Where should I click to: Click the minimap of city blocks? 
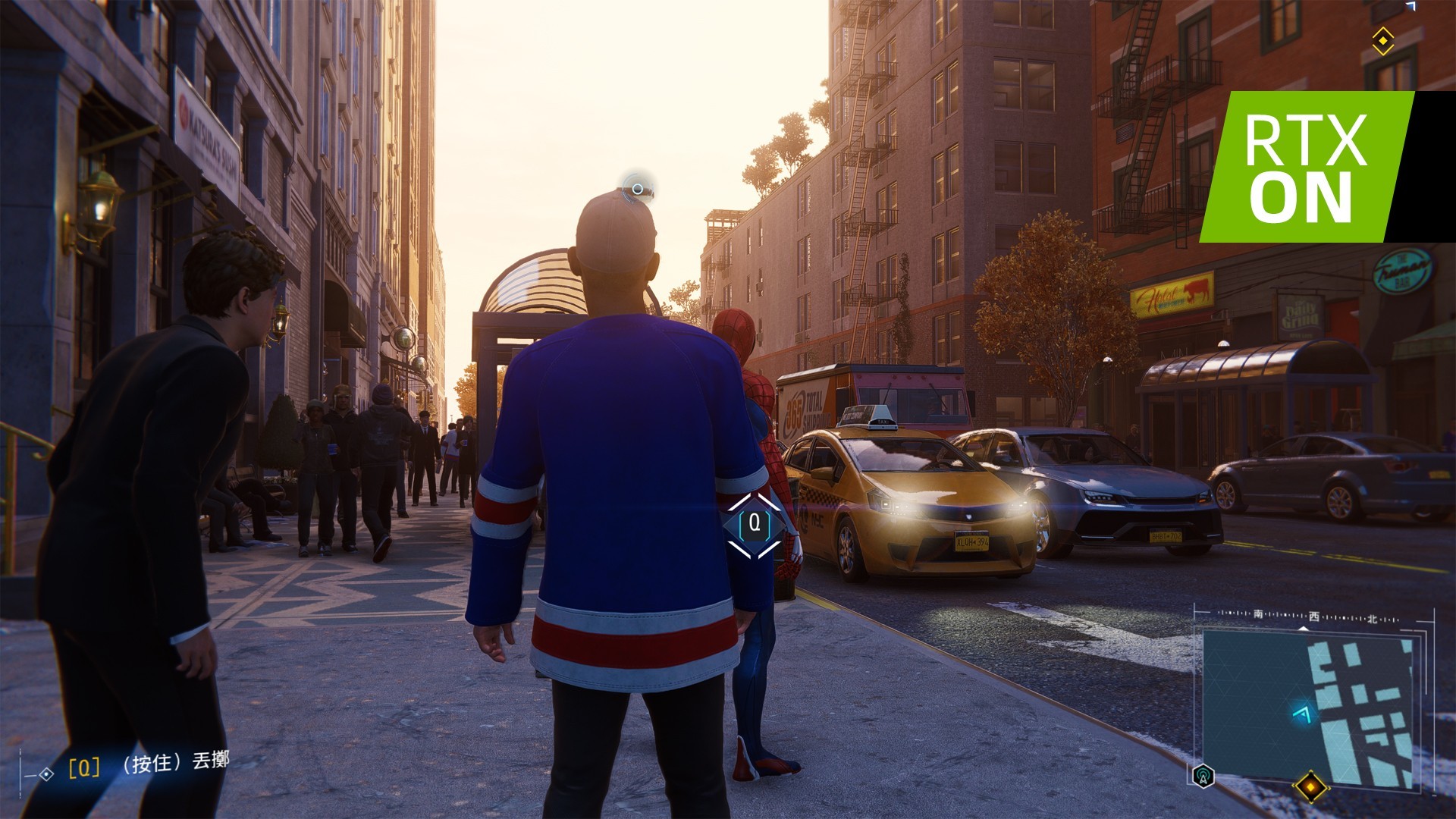point(1310,705)
